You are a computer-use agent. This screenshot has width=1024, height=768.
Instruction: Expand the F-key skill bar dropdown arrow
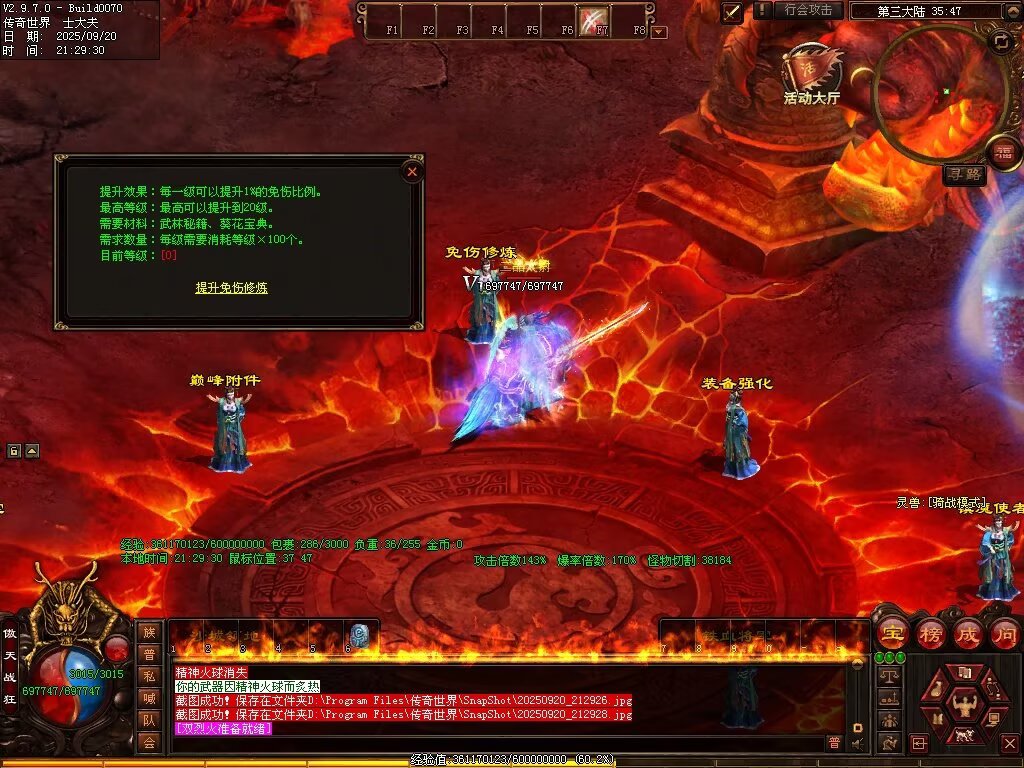(659, 31)
